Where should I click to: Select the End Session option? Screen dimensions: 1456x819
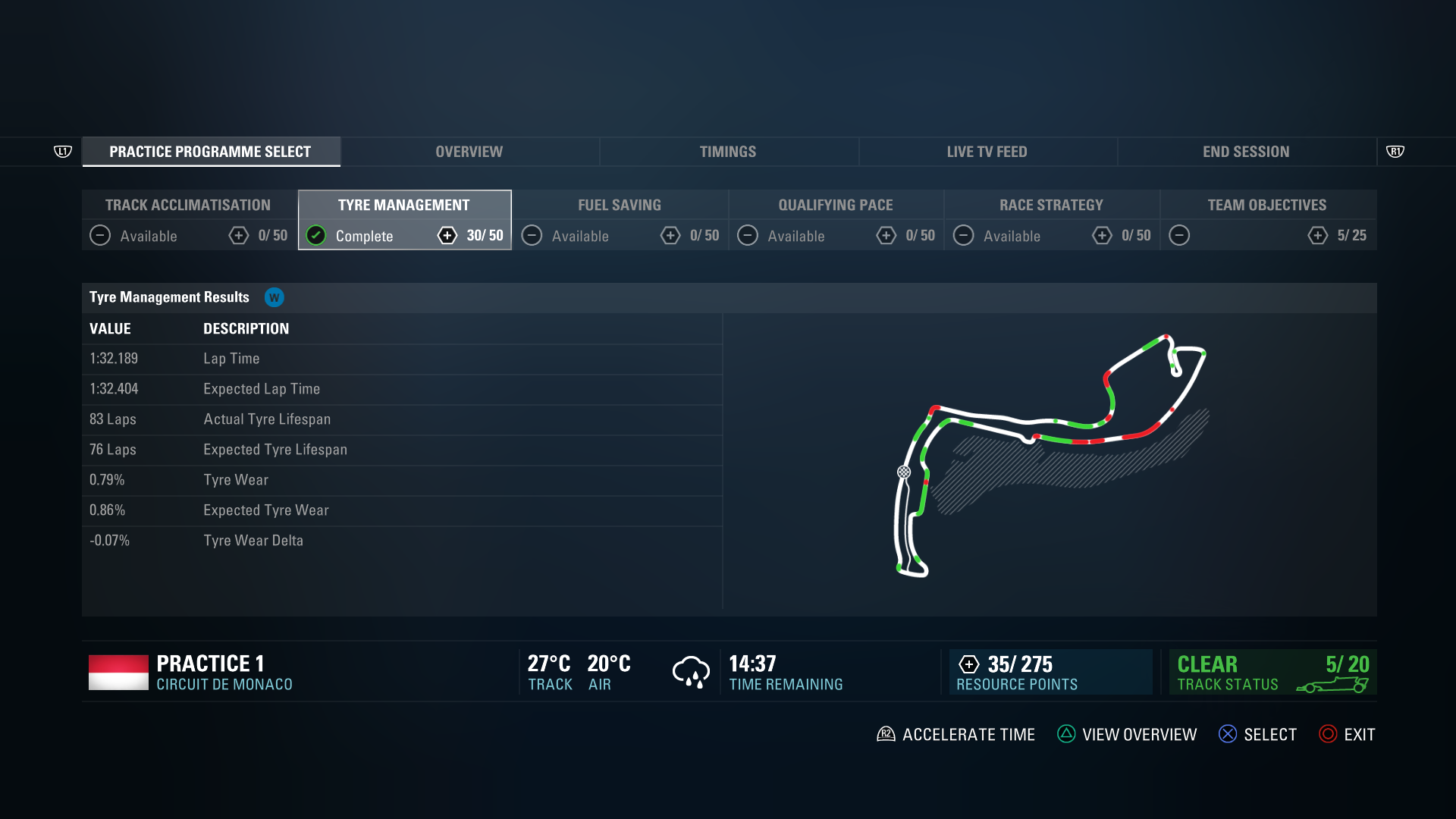click(x=1246, y=151)
